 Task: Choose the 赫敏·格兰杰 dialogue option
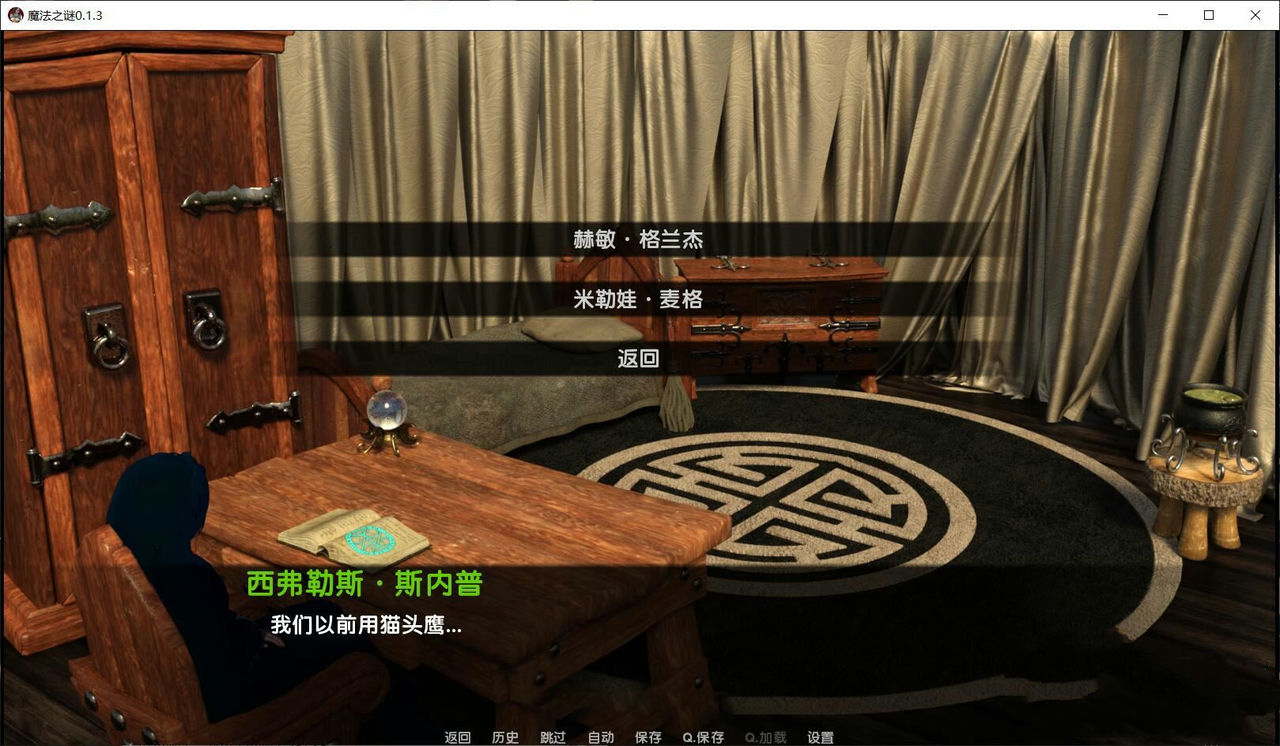point(640,240)
